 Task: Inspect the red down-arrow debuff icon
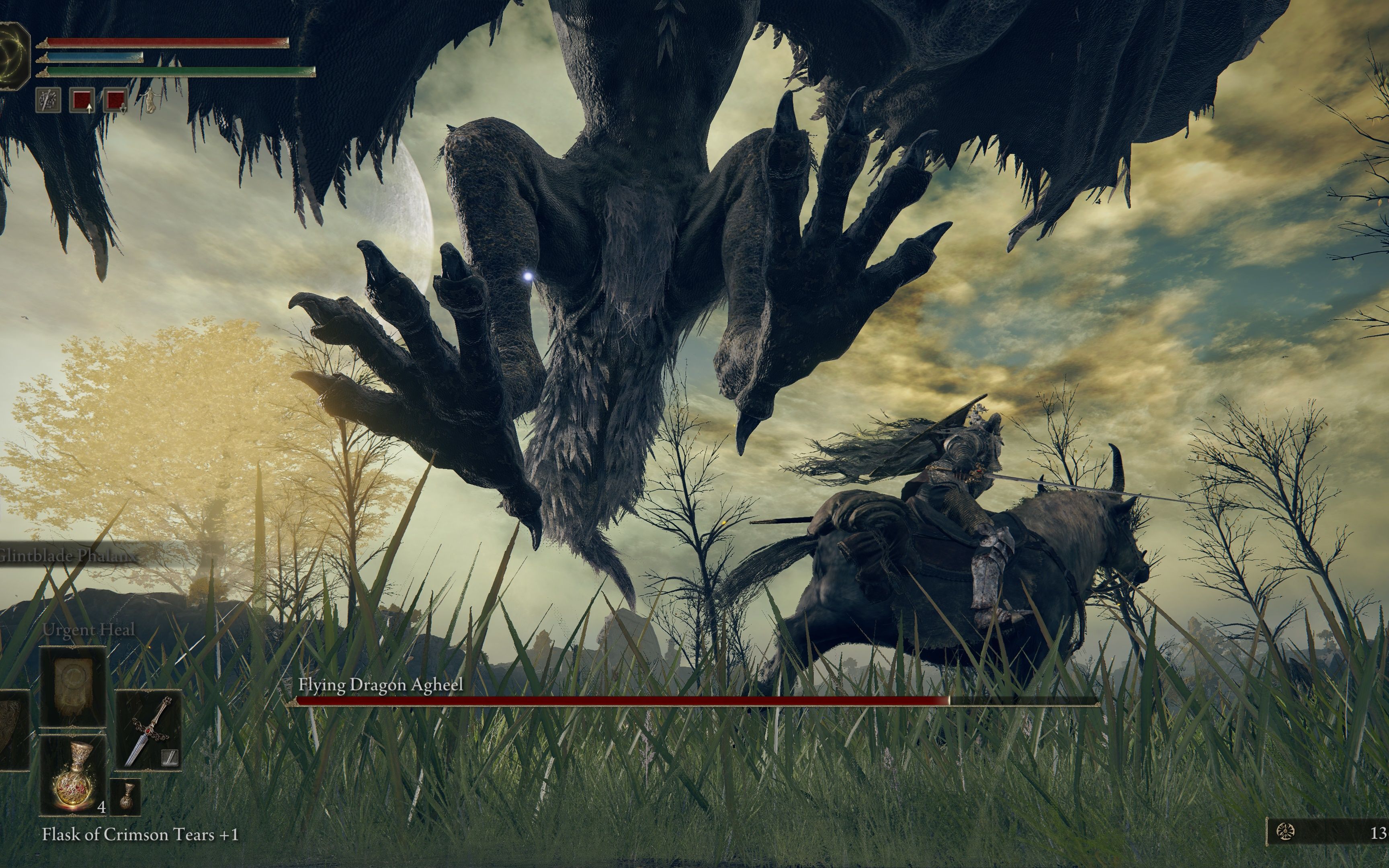click(x=116, y=100)
